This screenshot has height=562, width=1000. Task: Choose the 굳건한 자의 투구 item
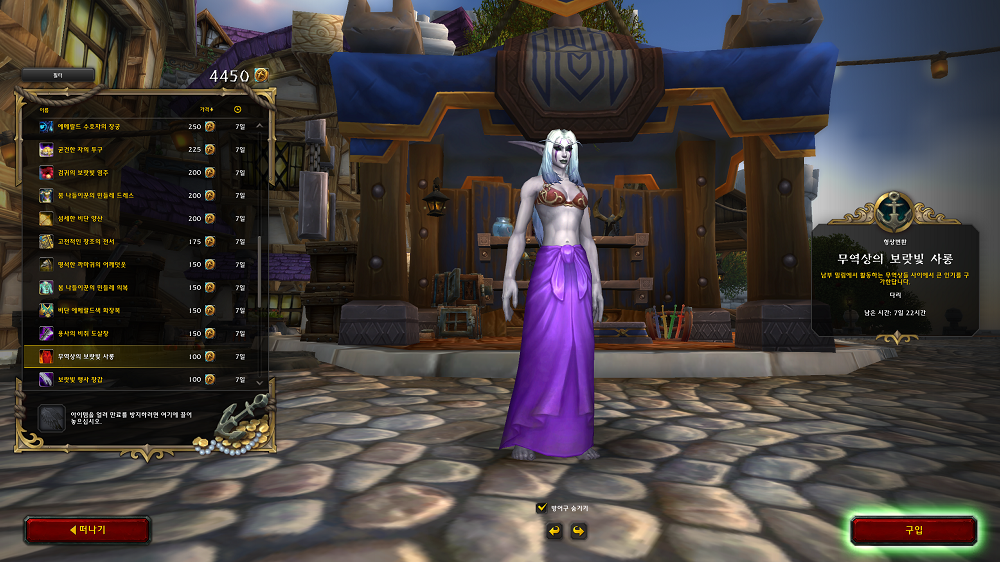coord(140,150)
